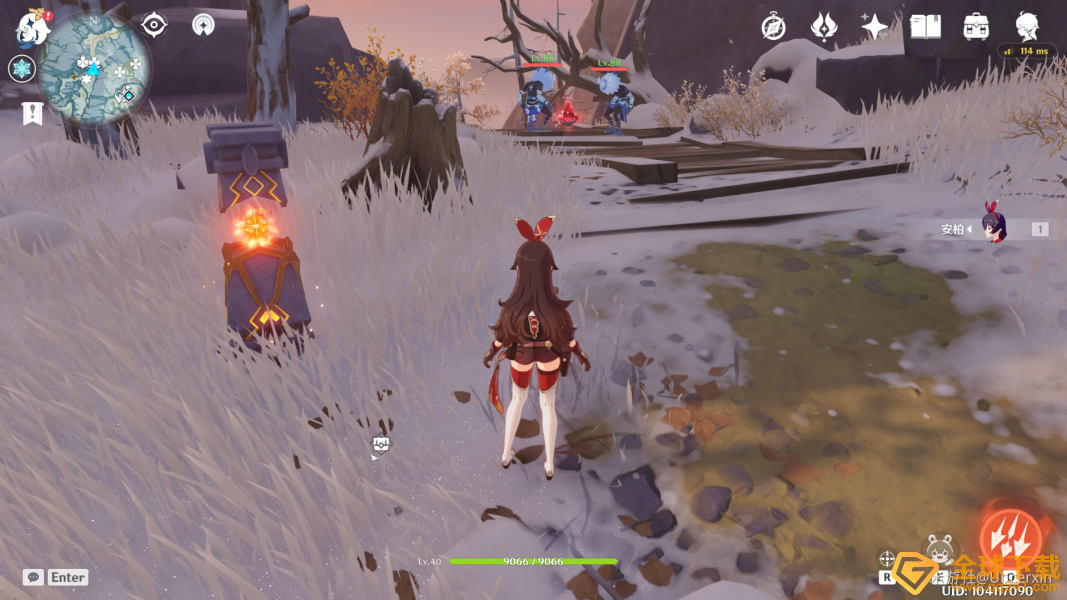Click the circular minimap
The height and width of the screenshot is (600, 1067).
click(x=95, y=70)
